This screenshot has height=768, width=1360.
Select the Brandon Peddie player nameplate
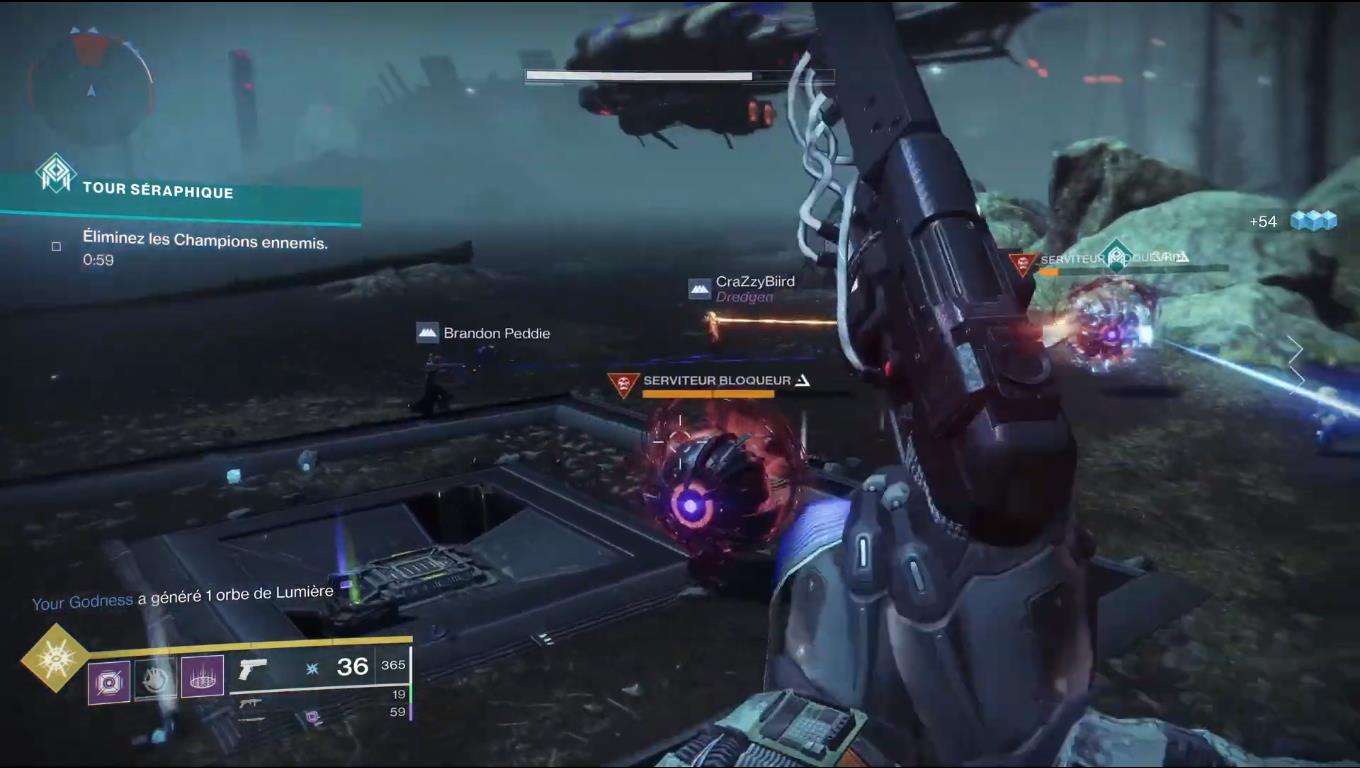(x=496, y=333)
